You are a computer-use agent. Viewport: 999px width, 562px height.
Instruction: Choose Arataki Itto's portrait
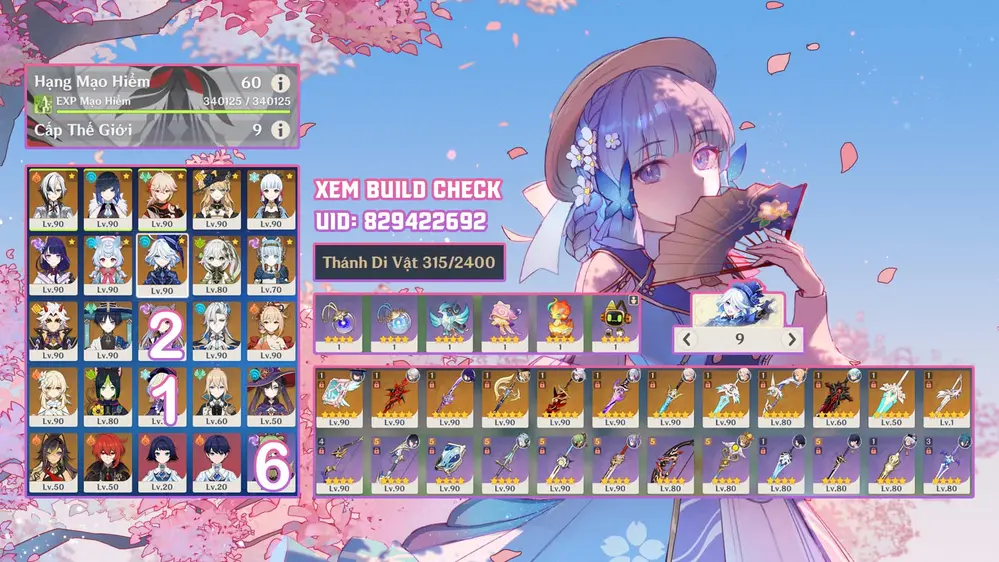pyautogui.click(x=53, y=330)
